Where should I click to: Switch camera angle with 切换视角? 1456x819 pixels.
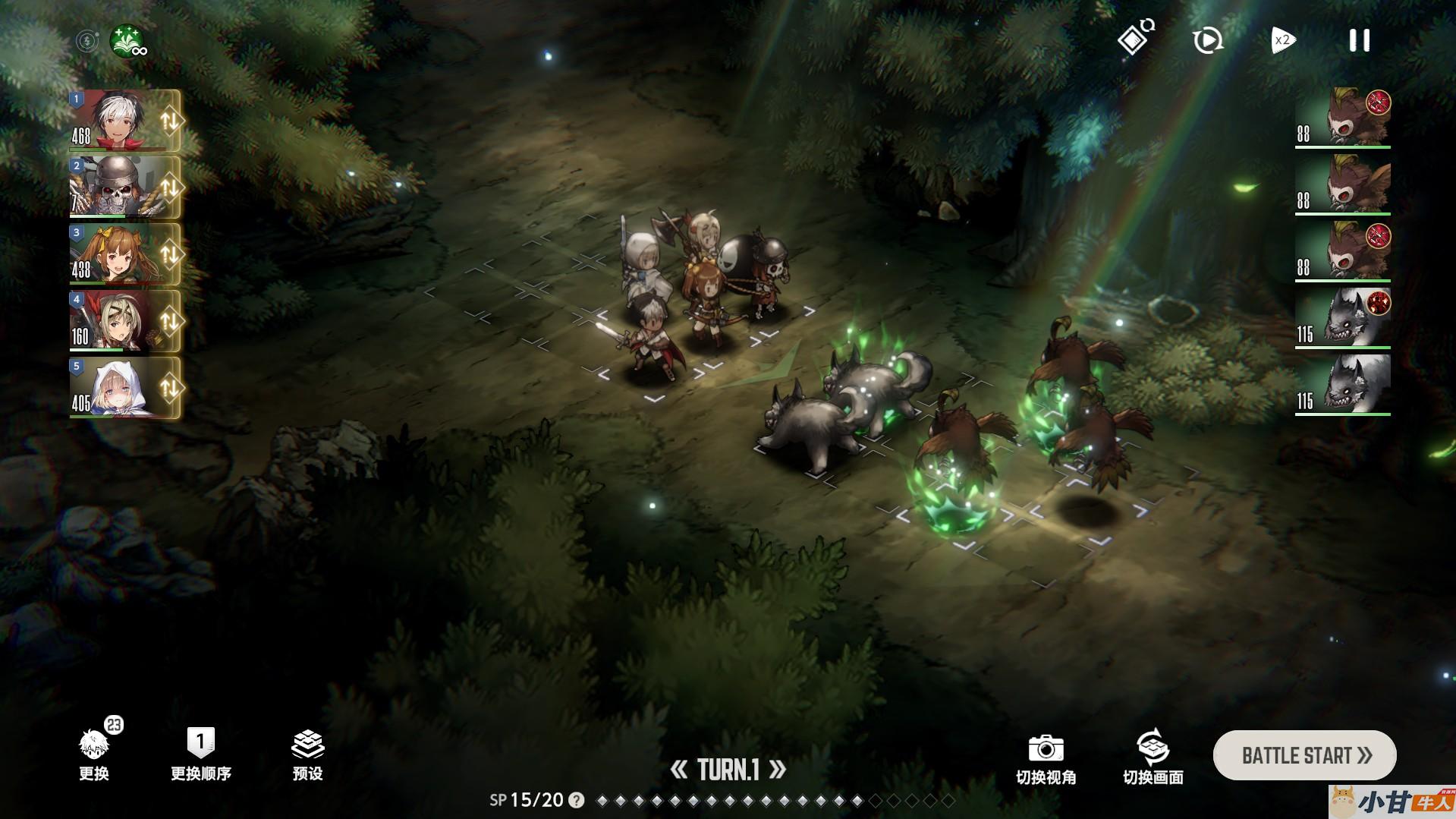coord(1046,758)
